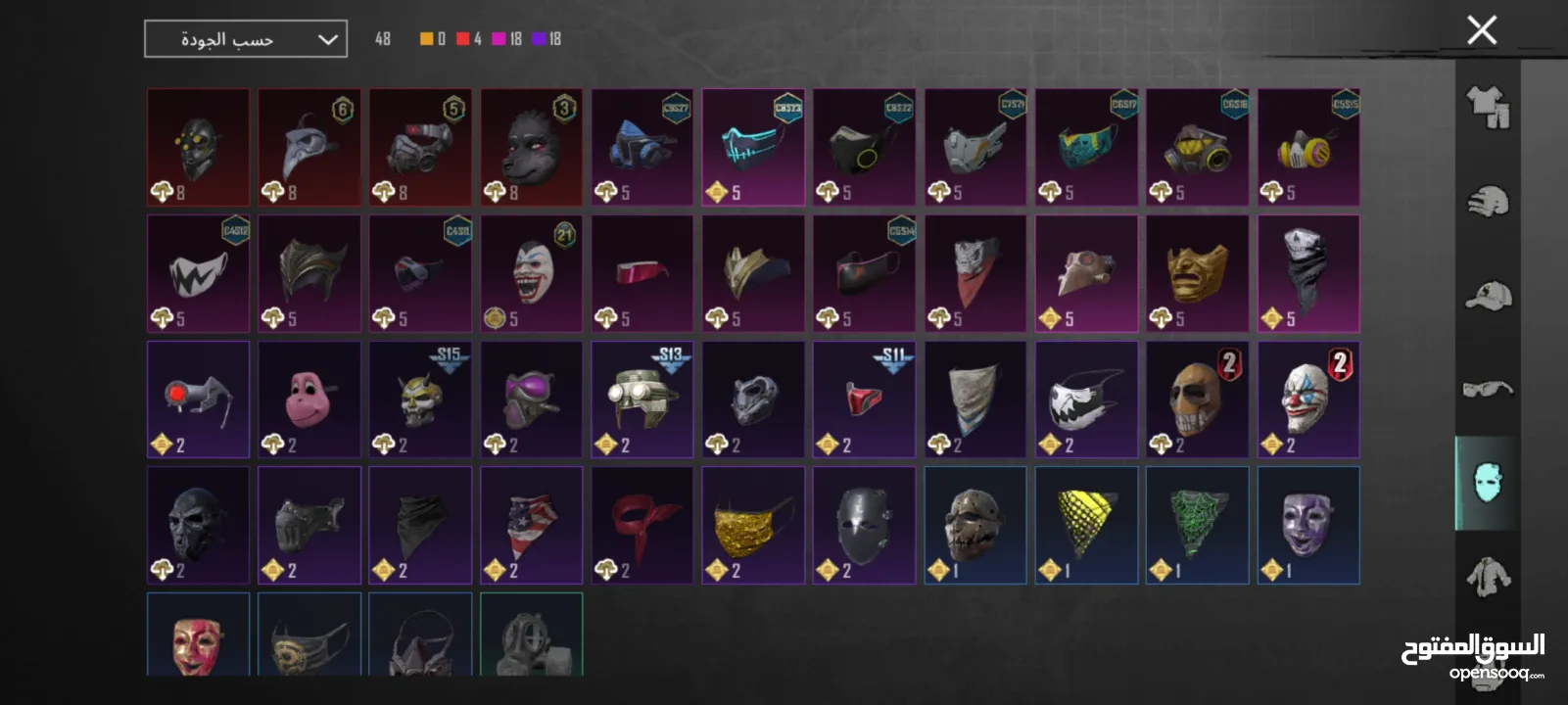
Task: Select the plague doctor beak mask
Action: coord(309,147)
